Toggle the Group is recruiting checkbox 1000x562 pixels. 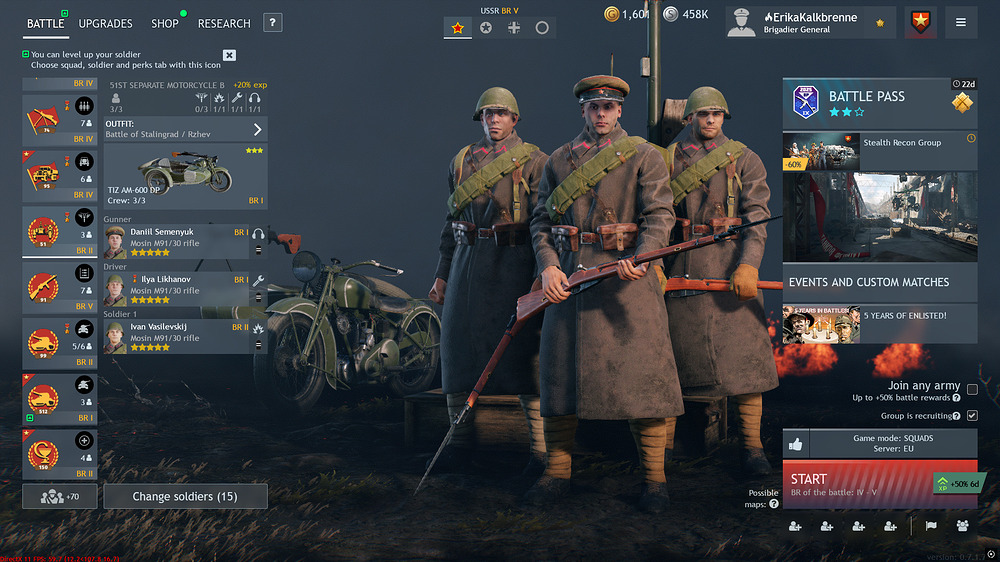tap(972, 415)
